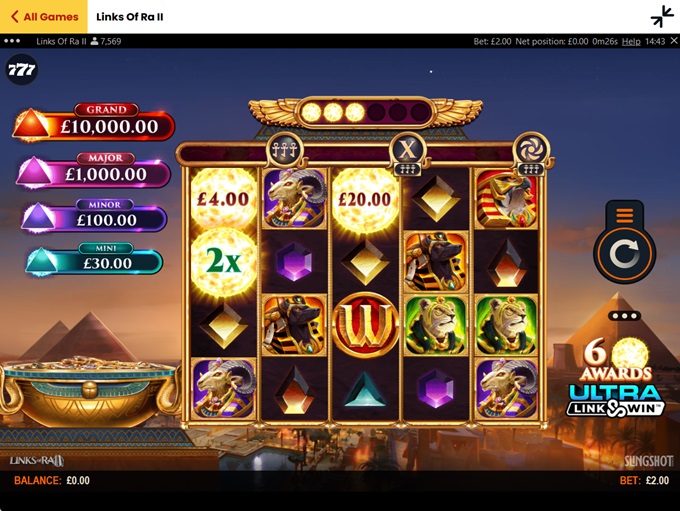Open the Help link in the top bar
The height and width of the screenshot is (511, 680).
pos(631,42)
